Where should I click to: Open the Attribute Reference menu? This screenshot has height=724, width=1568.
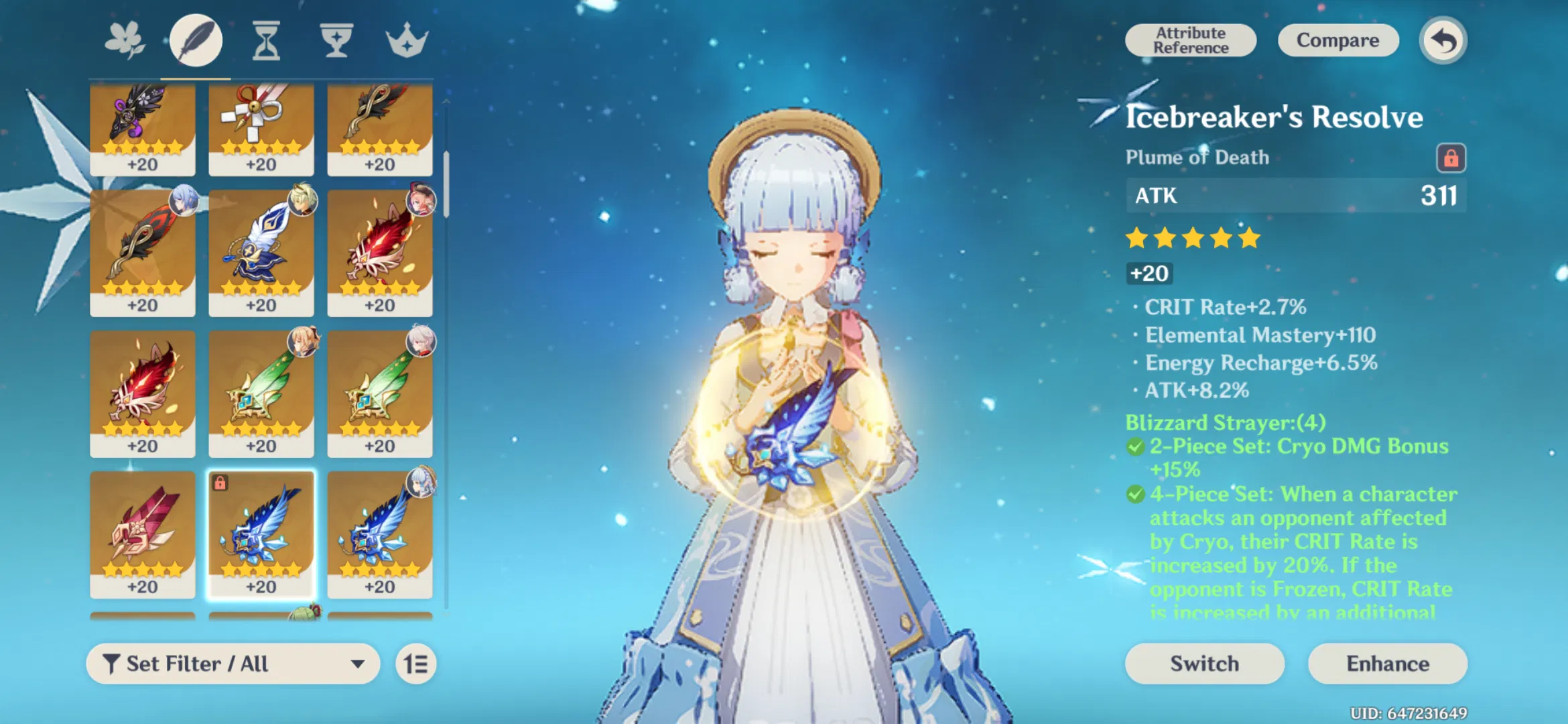[1191, 39]
